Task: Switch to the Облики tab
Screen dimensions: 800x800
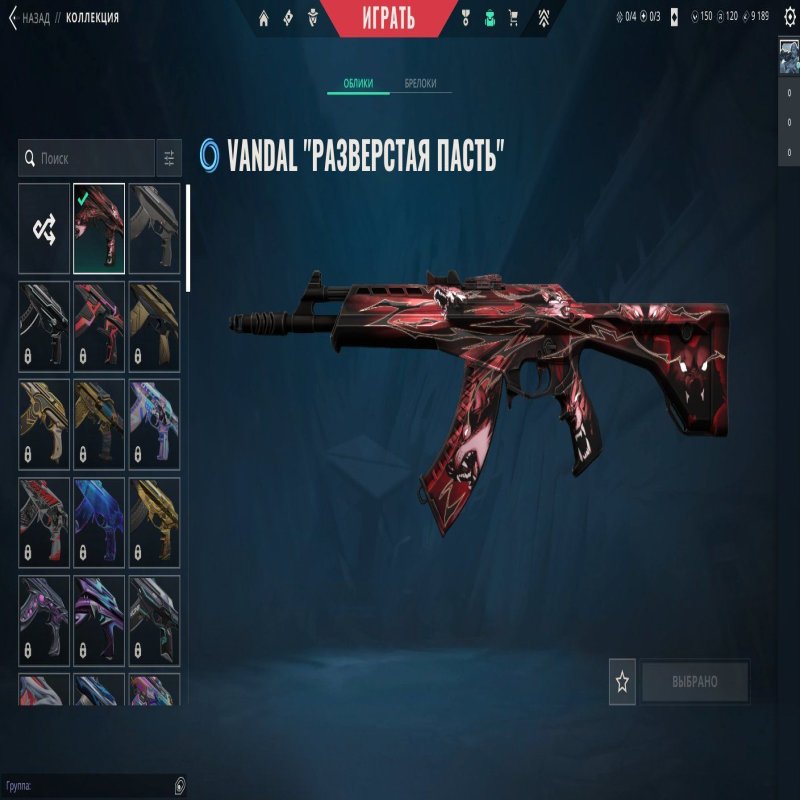Action: pyautogui.click(x=358, y=84)
